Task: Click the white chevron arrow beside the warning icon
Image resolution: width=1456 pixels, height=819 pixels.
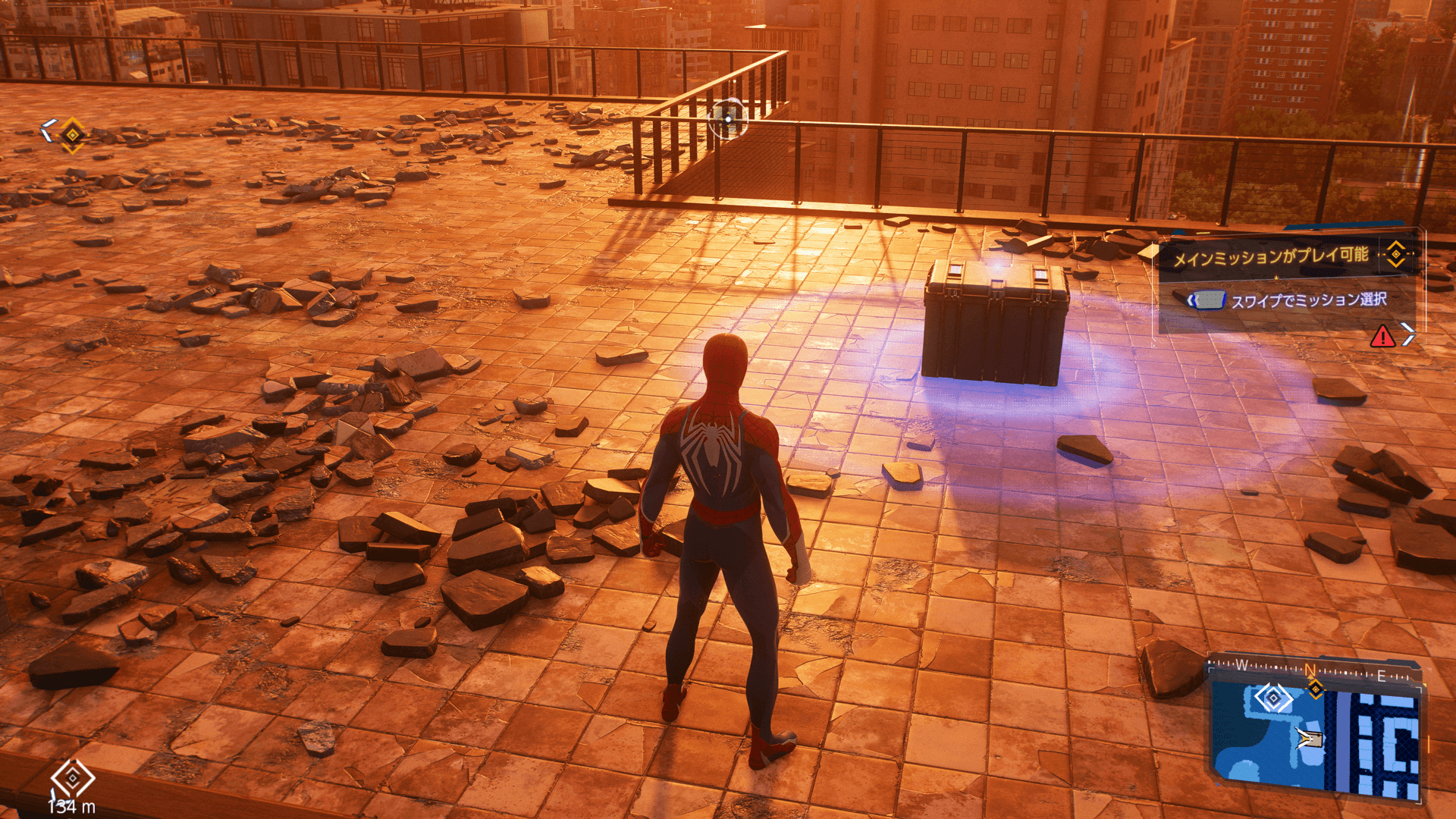Action: pyautogui.click(x=1407, y=334)
